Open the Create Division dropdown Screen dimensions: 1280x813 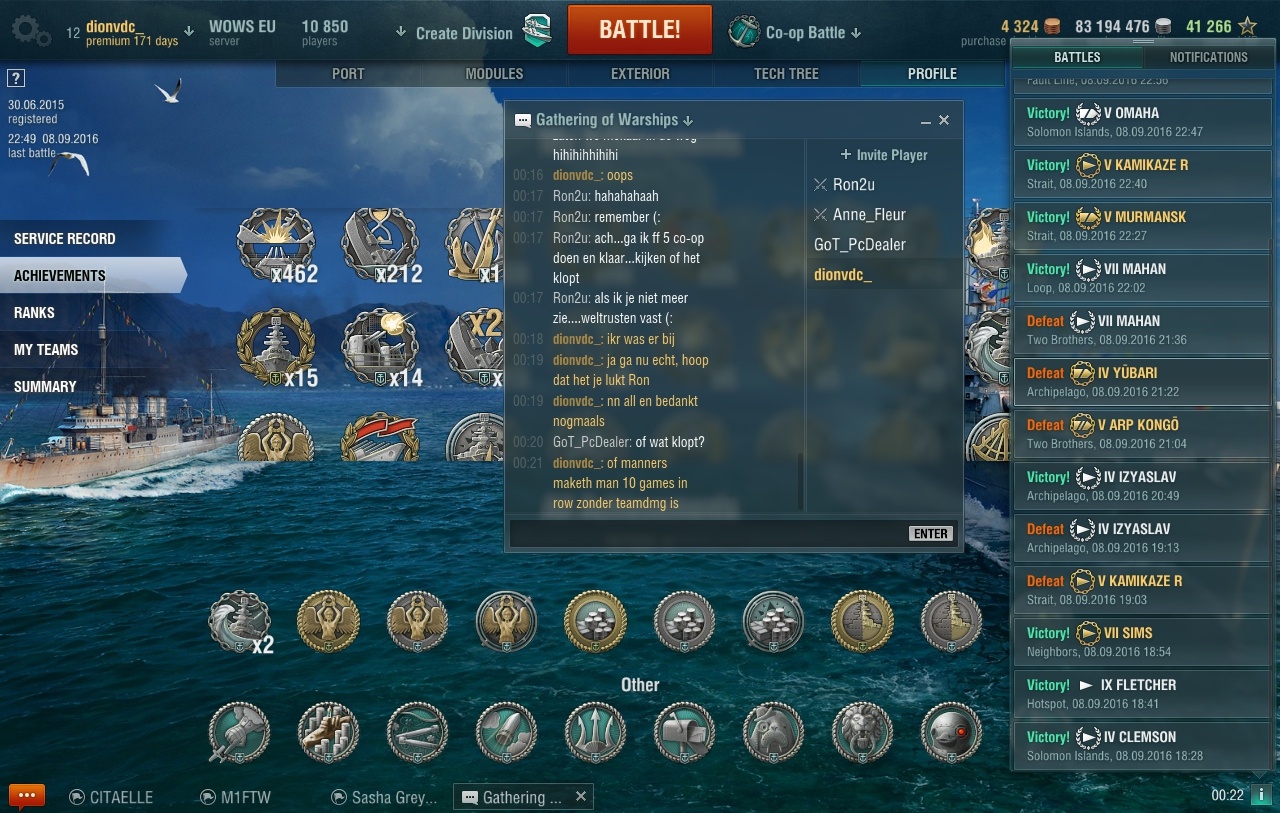[x=455, y=33]
